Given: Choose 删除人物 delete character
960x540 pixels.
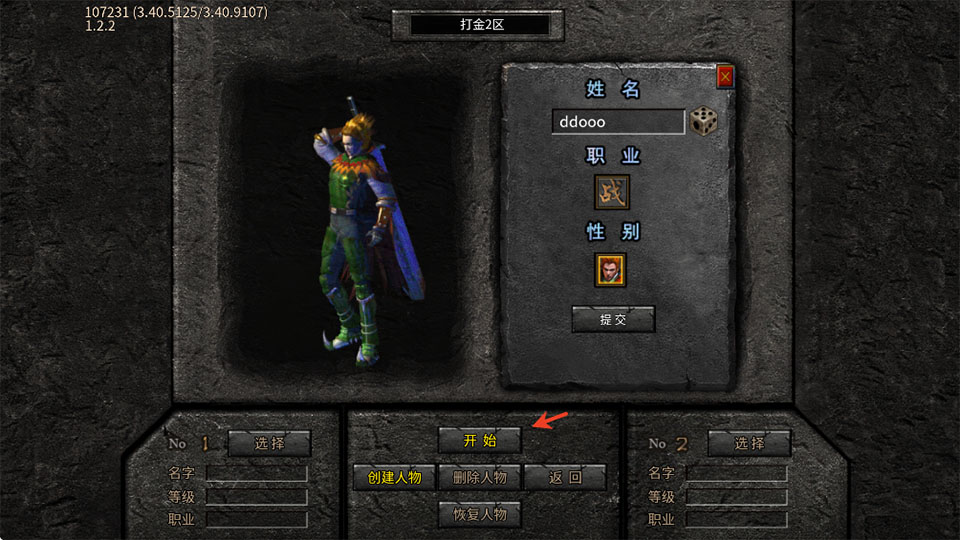Looking at the screenshot, I should (479, 477).
